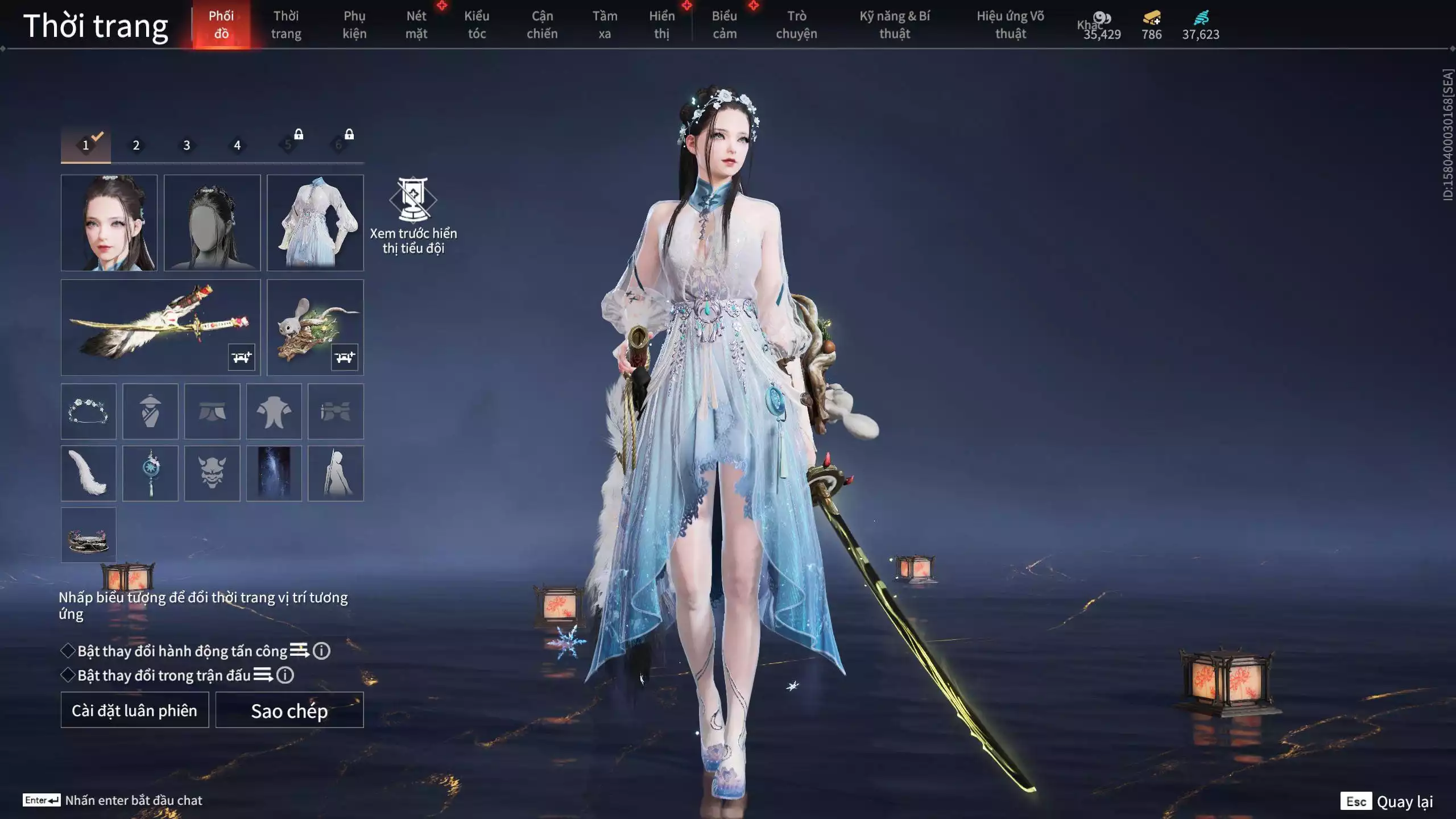Open the back weapon silhouette slot
This screenshot has height=819, width=1456.
coord(336,473)
